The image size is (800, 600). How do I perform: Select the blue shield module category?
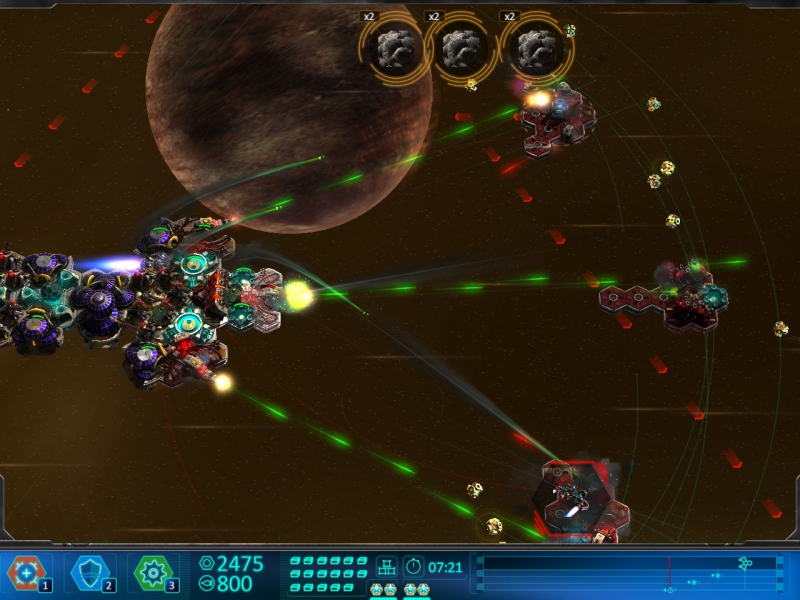point(90,573)
